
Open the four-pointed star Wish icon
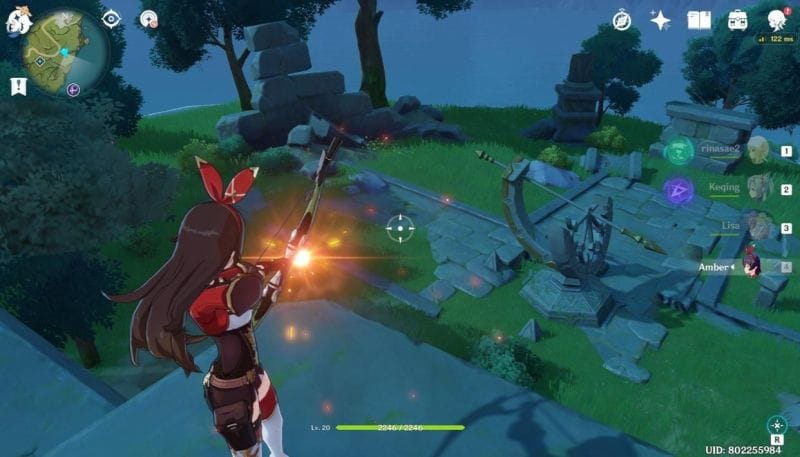click(660, 20)
